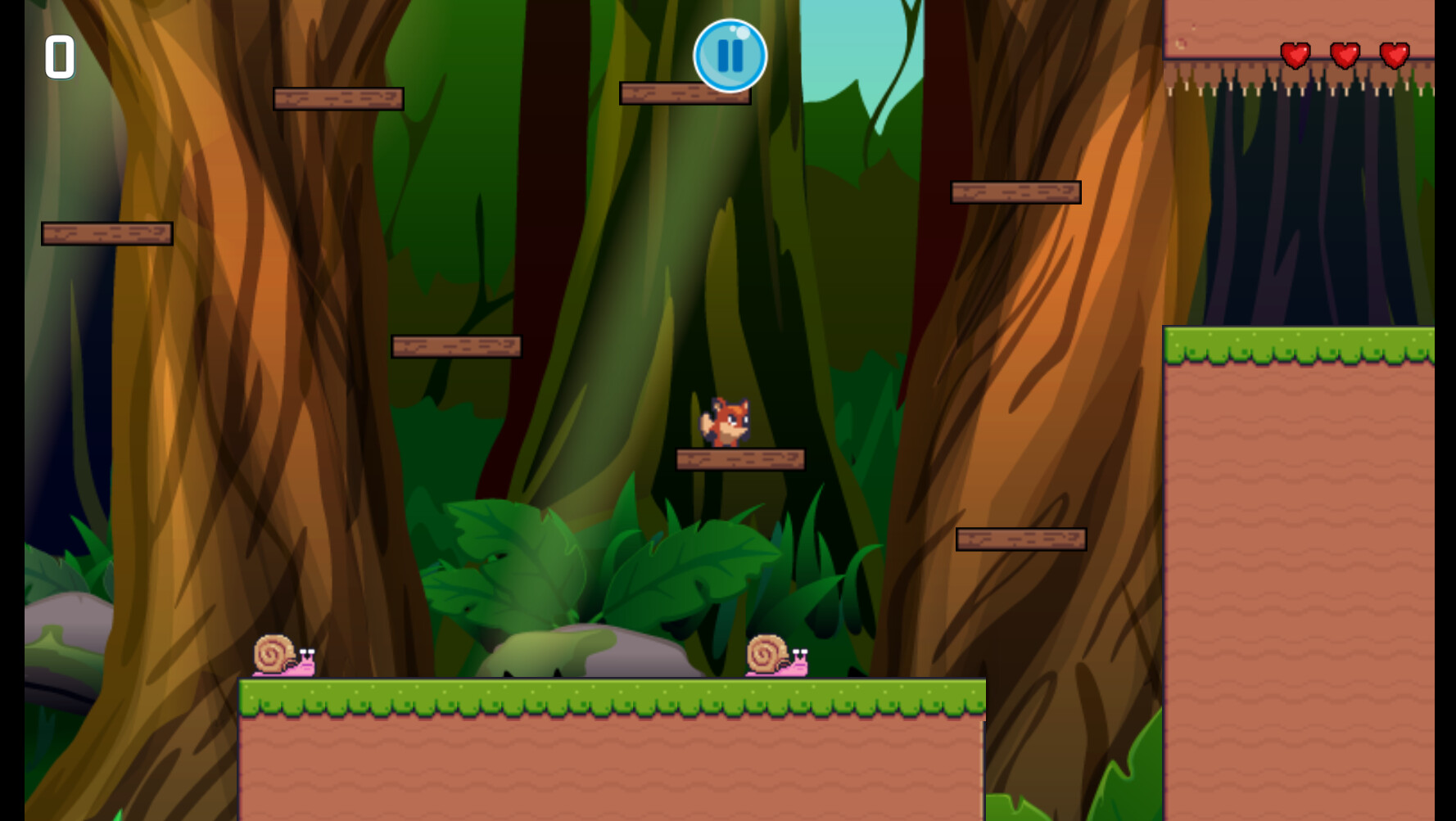Image resolution: width=1456 pixels, height=821 pixels.
Task: Select the first heart in the health bar
Action: pyautogui.click(x=1296, y=56)
